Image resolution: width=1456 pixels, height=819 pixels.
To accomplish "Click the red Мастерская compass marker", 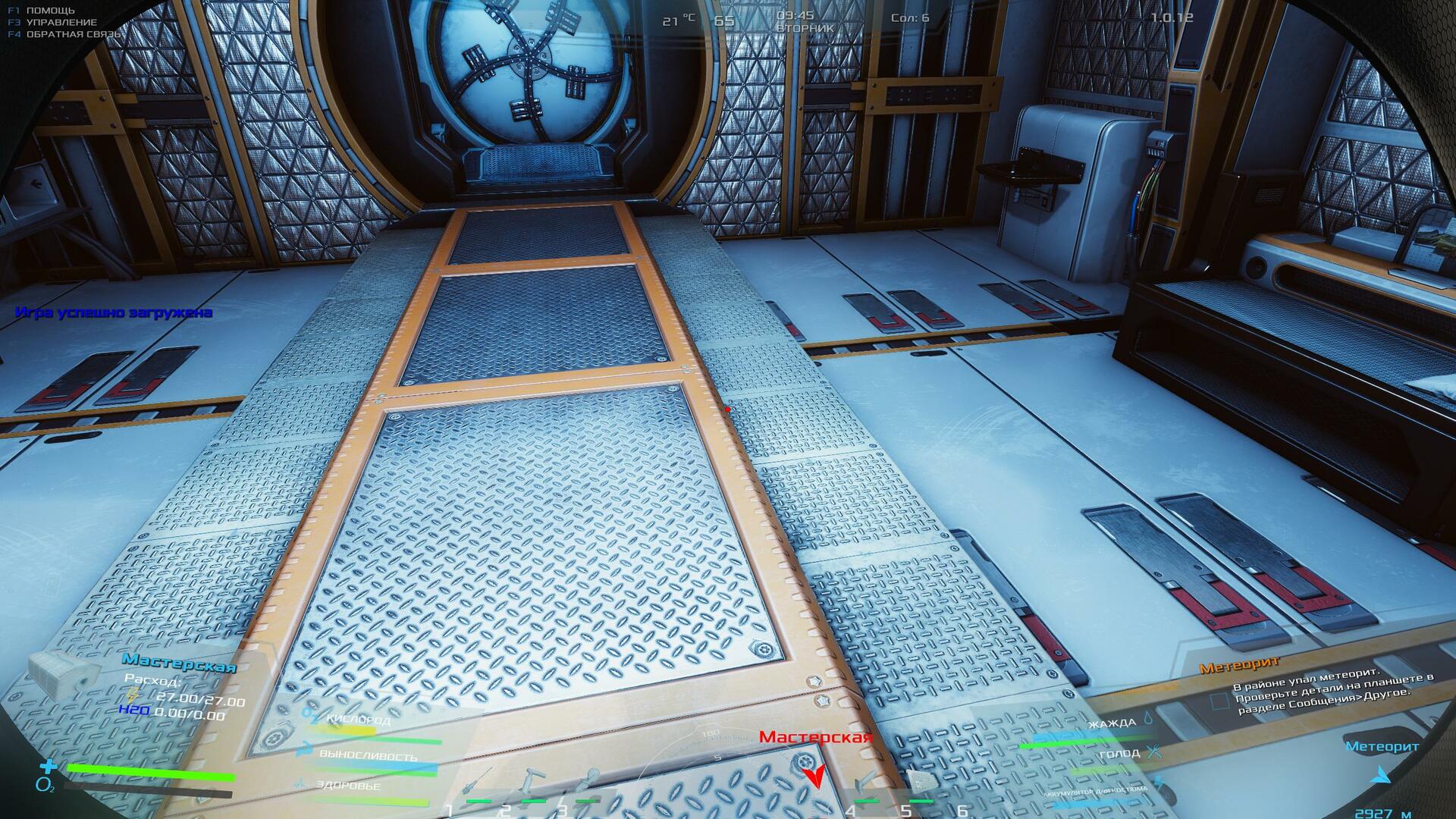I will [x=815, y=775].
